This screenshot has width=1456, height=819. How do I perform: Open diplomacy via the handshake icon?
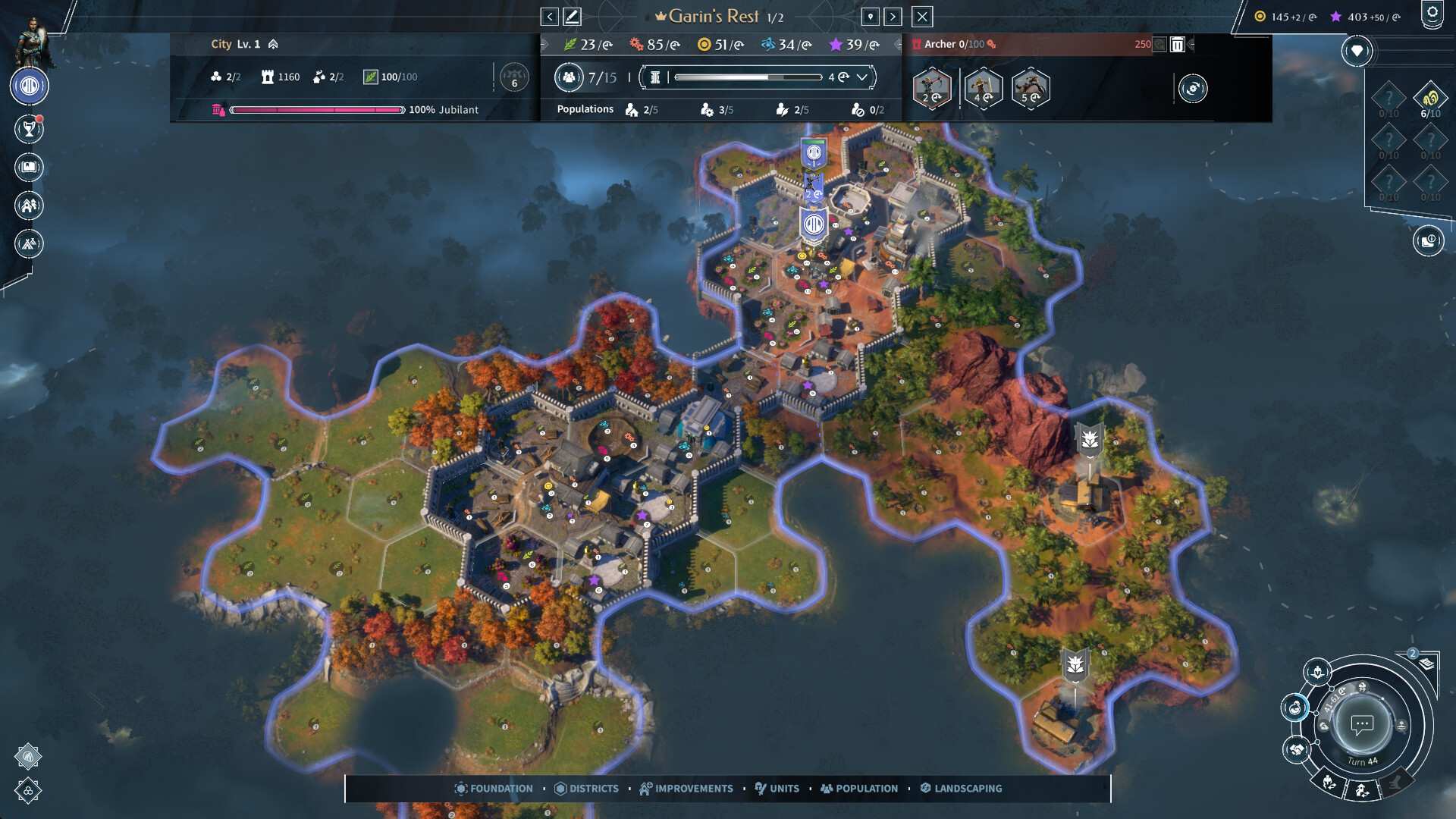[x=1297, y=749]
